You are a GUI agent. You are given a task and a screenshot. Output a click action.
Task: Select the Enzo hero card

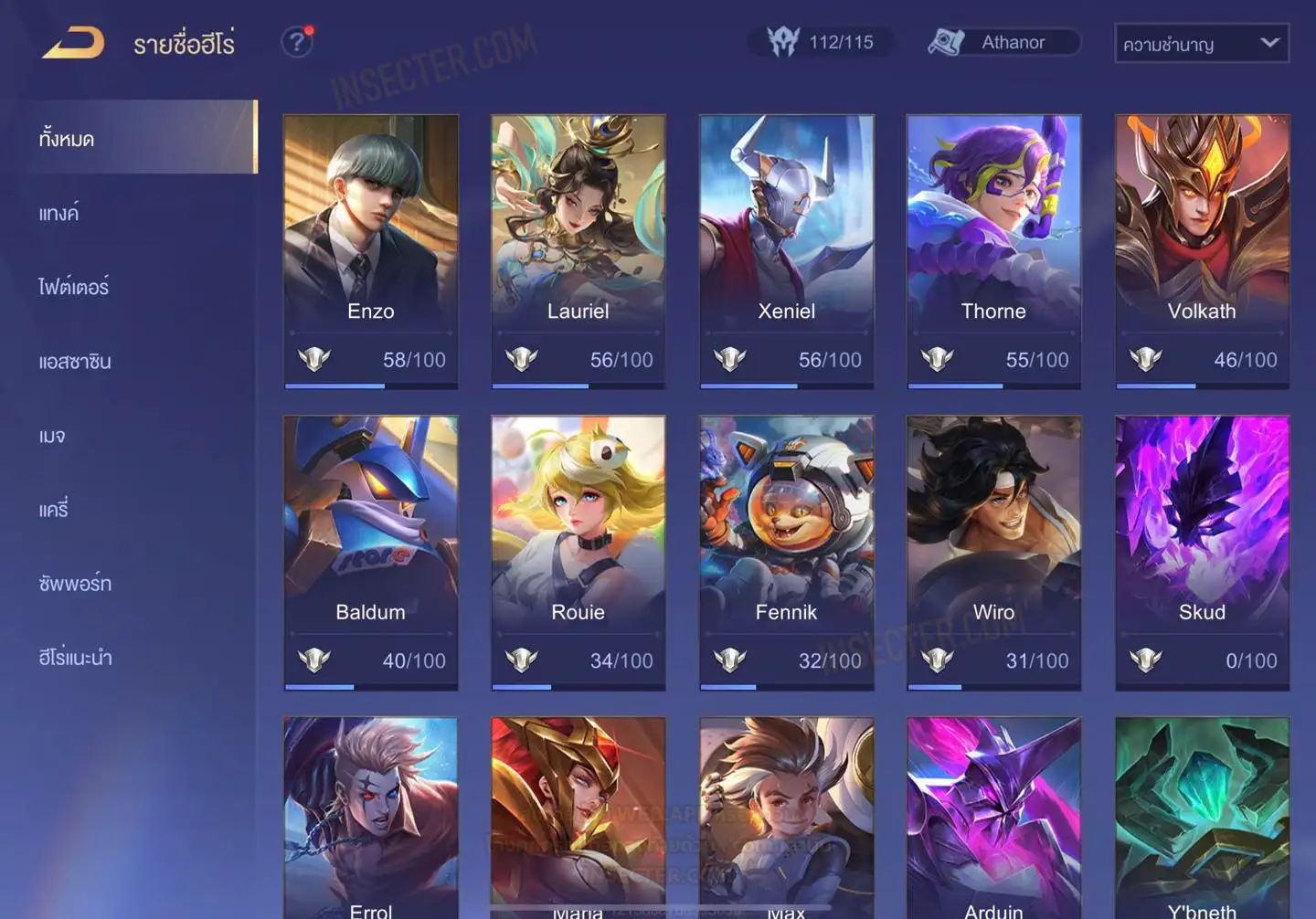tap(370, 250)
